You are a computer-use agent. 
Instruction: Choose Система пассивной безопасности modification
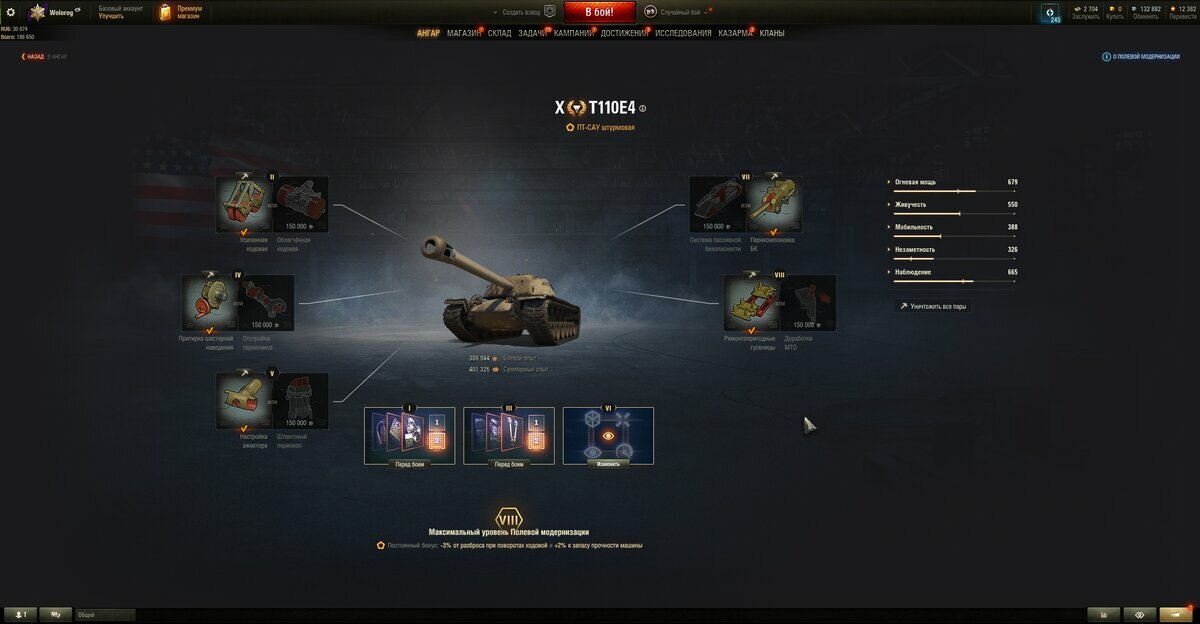[x=718, y=204]
